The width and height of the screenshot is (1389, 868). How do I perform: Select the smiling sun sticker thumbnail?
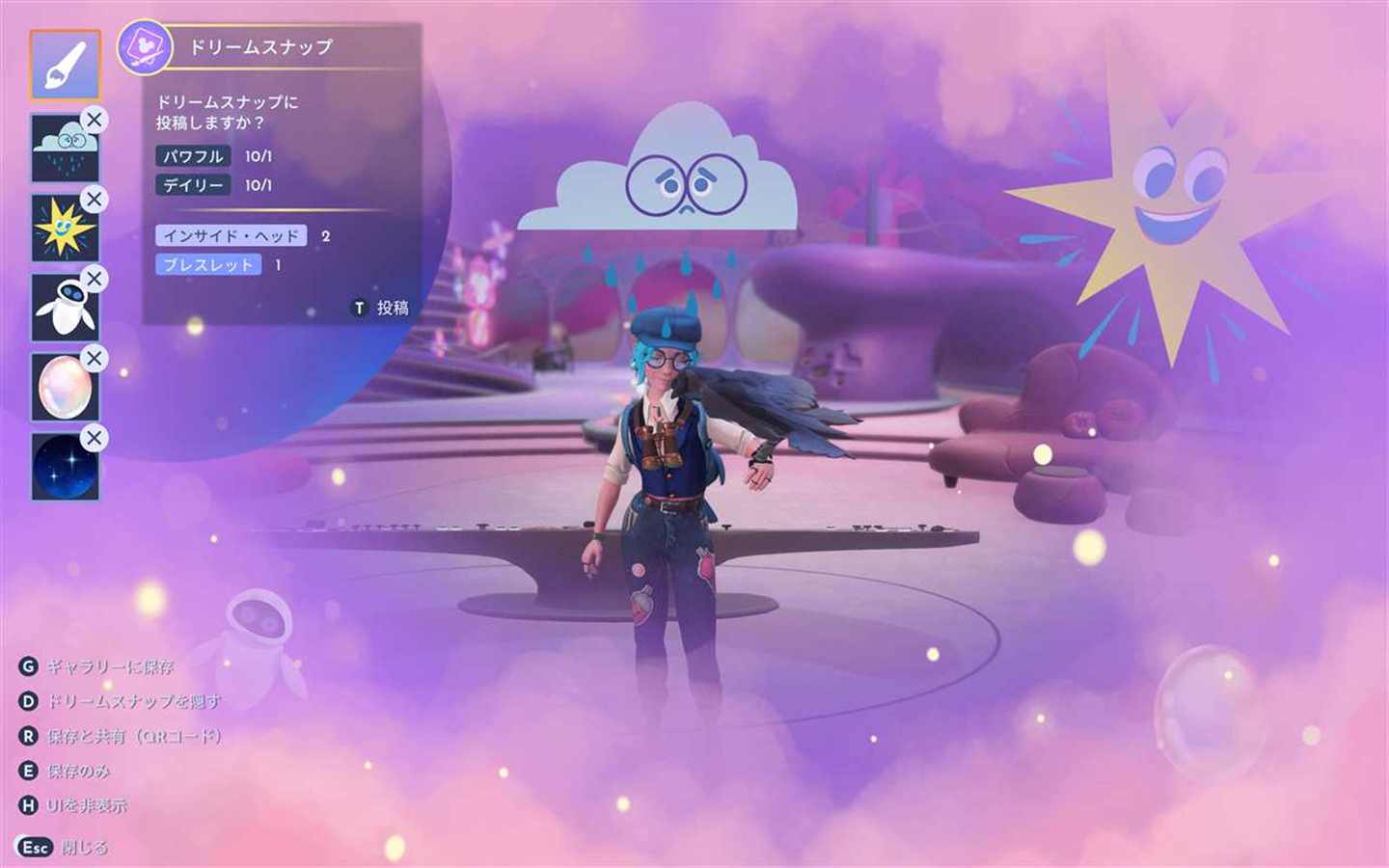[x=64, y=229]
